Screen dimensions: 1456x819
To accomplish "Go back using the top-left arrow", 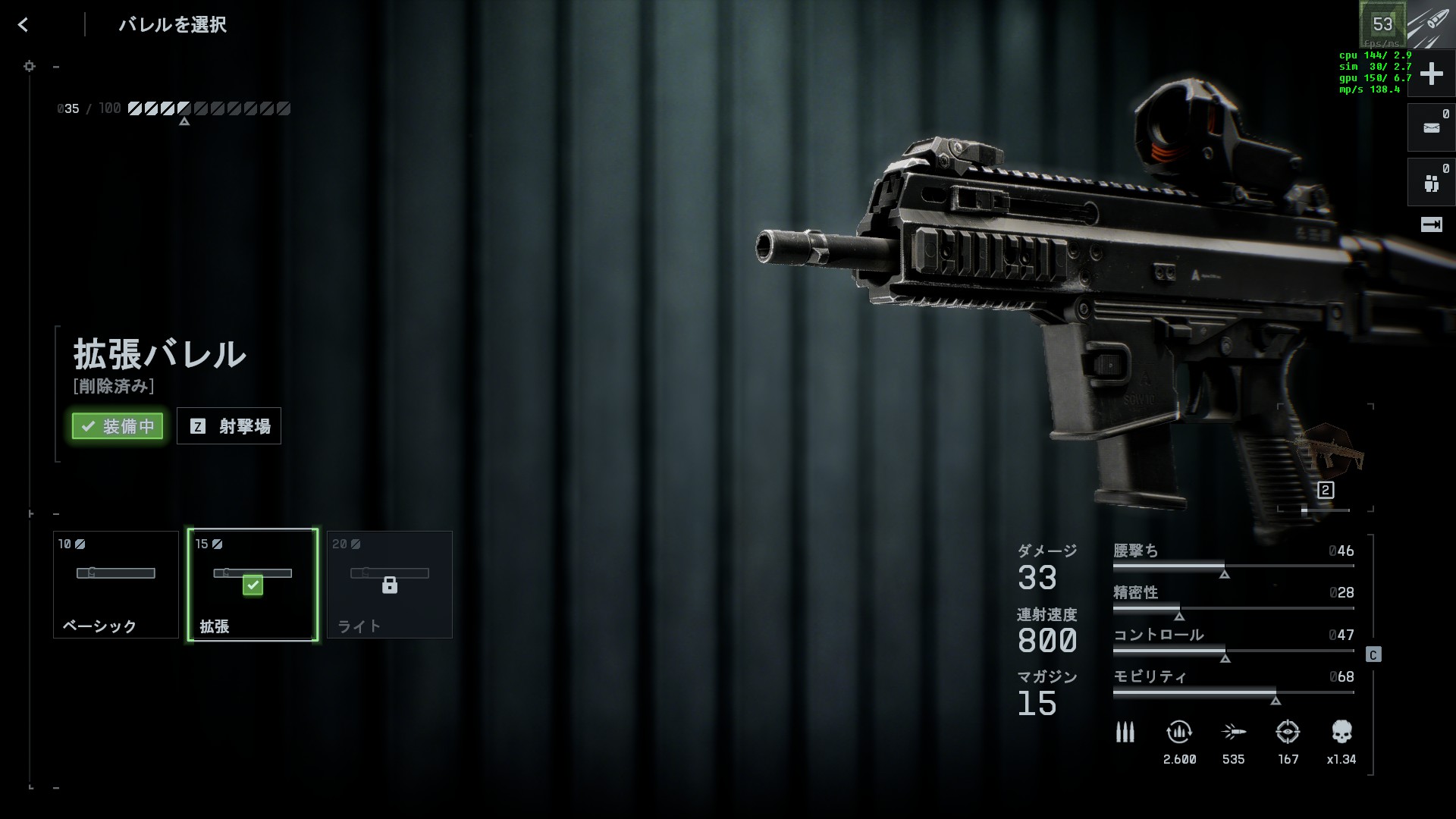I will 24,25.
